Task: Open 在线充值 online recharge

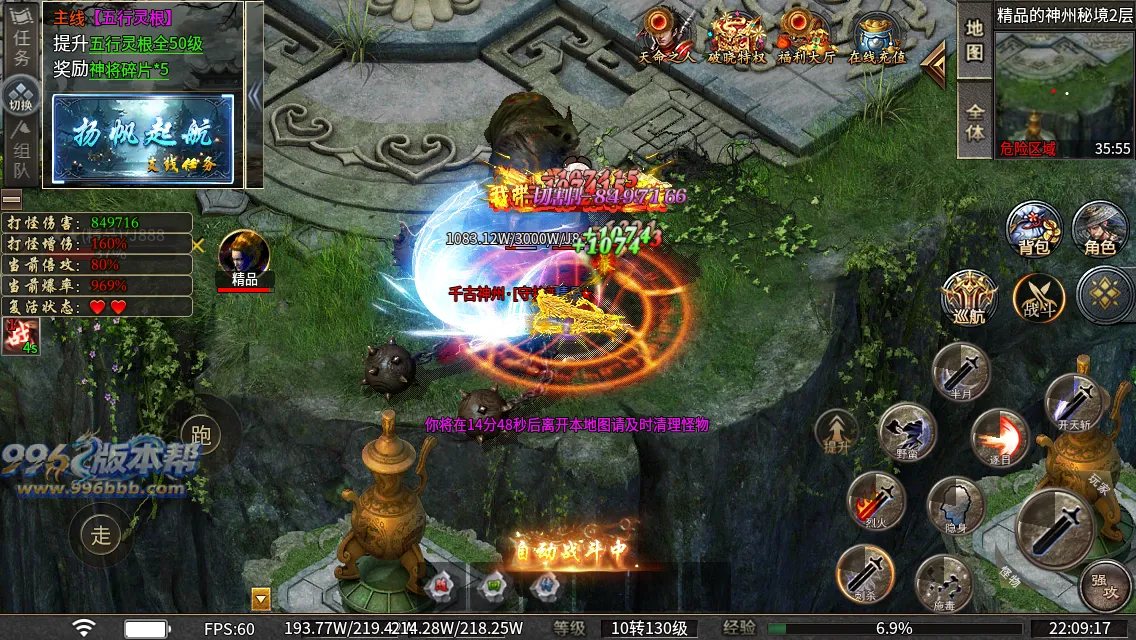Action: (x=877, y=35)
